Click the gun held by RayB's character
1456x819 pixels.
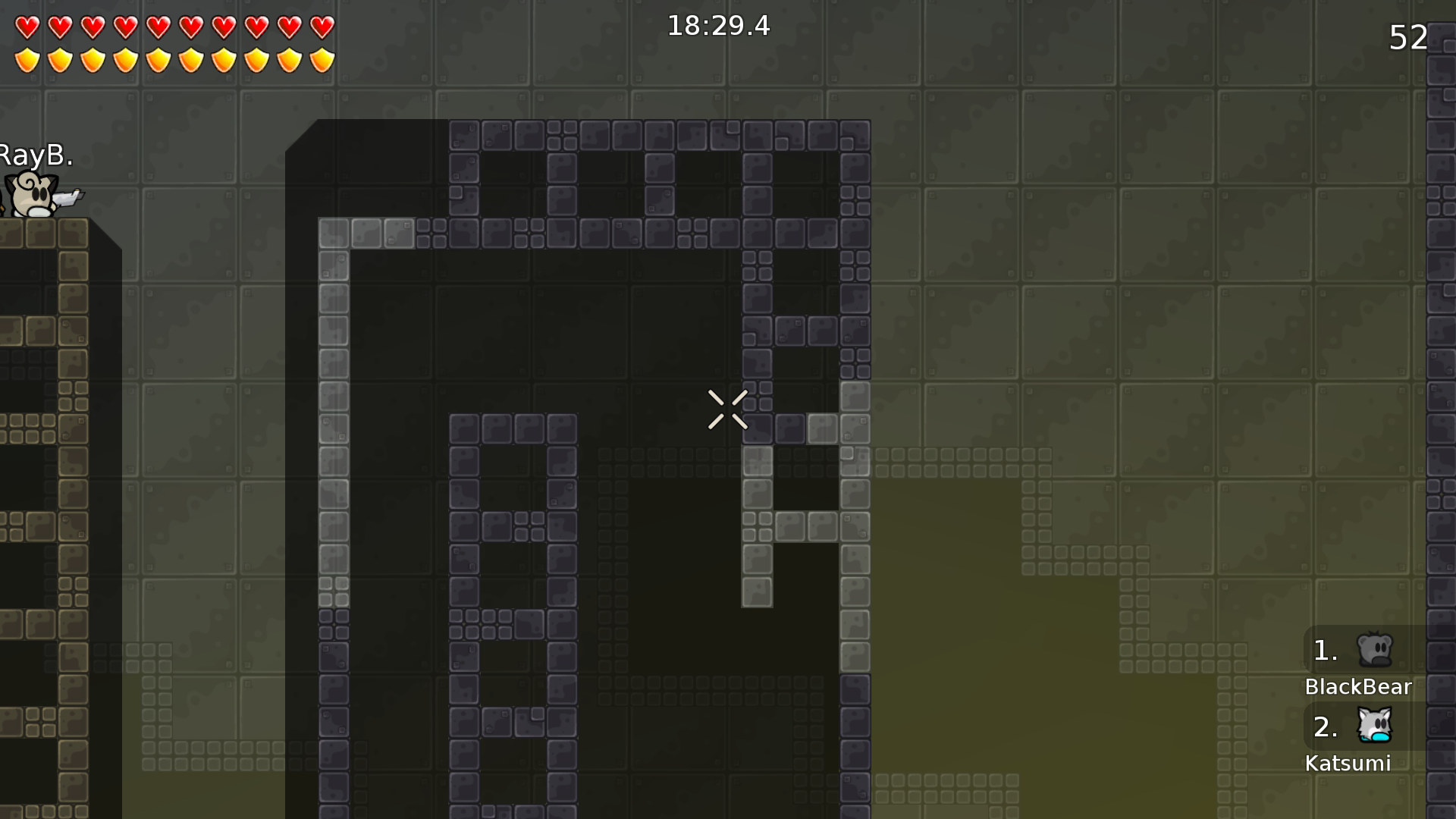coord(68,199)
